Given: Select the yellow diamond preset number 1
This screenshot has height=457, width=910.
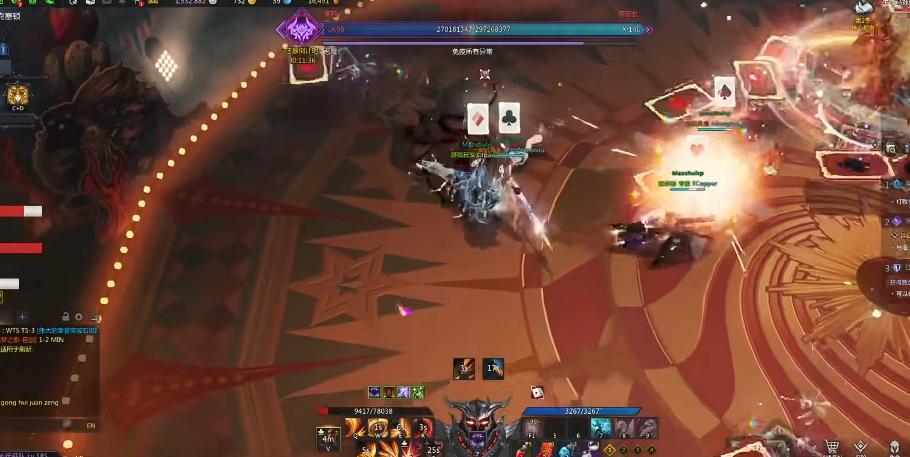Looking at the screenshot, I should 609,449.
